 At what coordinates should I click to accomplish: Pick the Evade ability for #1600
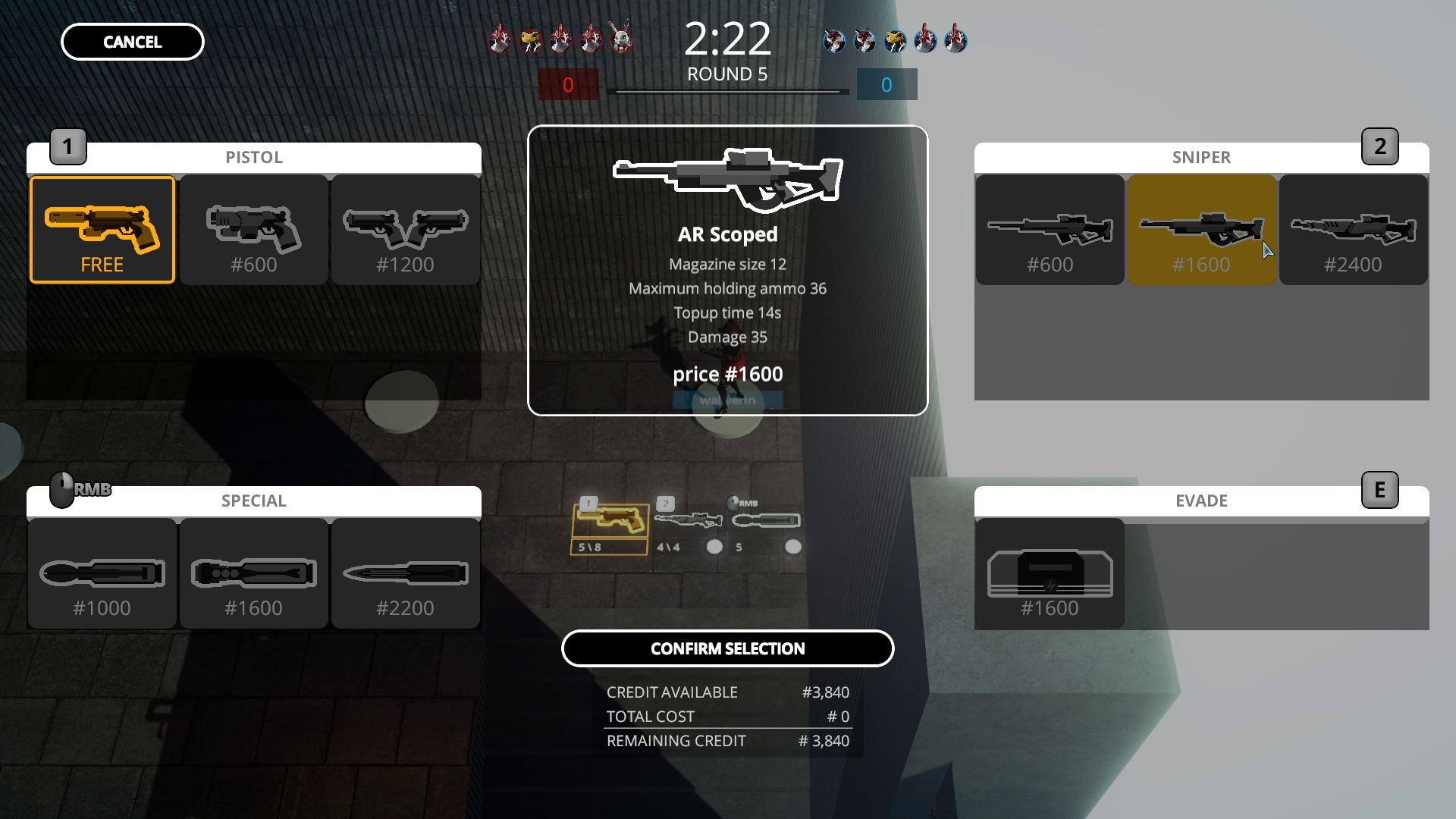coord(1050,573)
